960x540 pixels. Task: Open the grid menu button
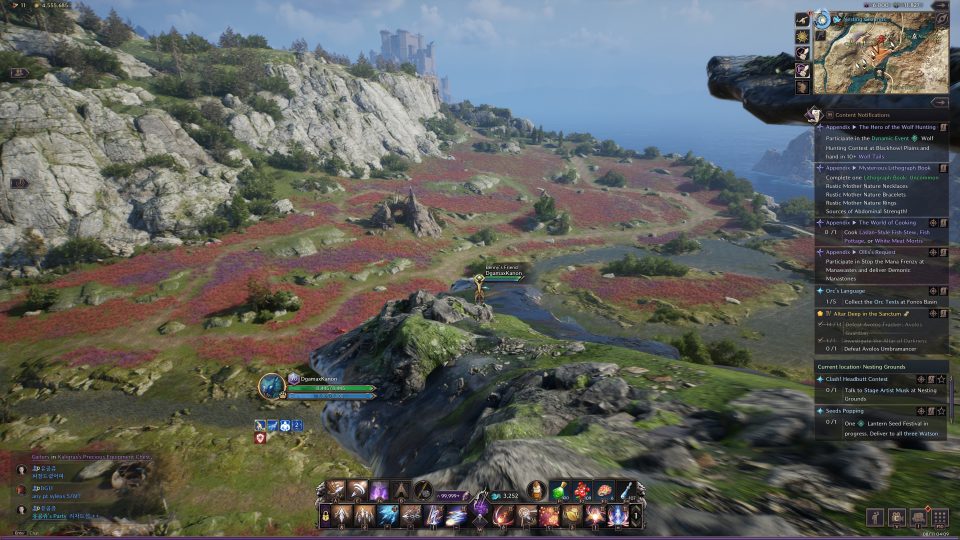939,517
